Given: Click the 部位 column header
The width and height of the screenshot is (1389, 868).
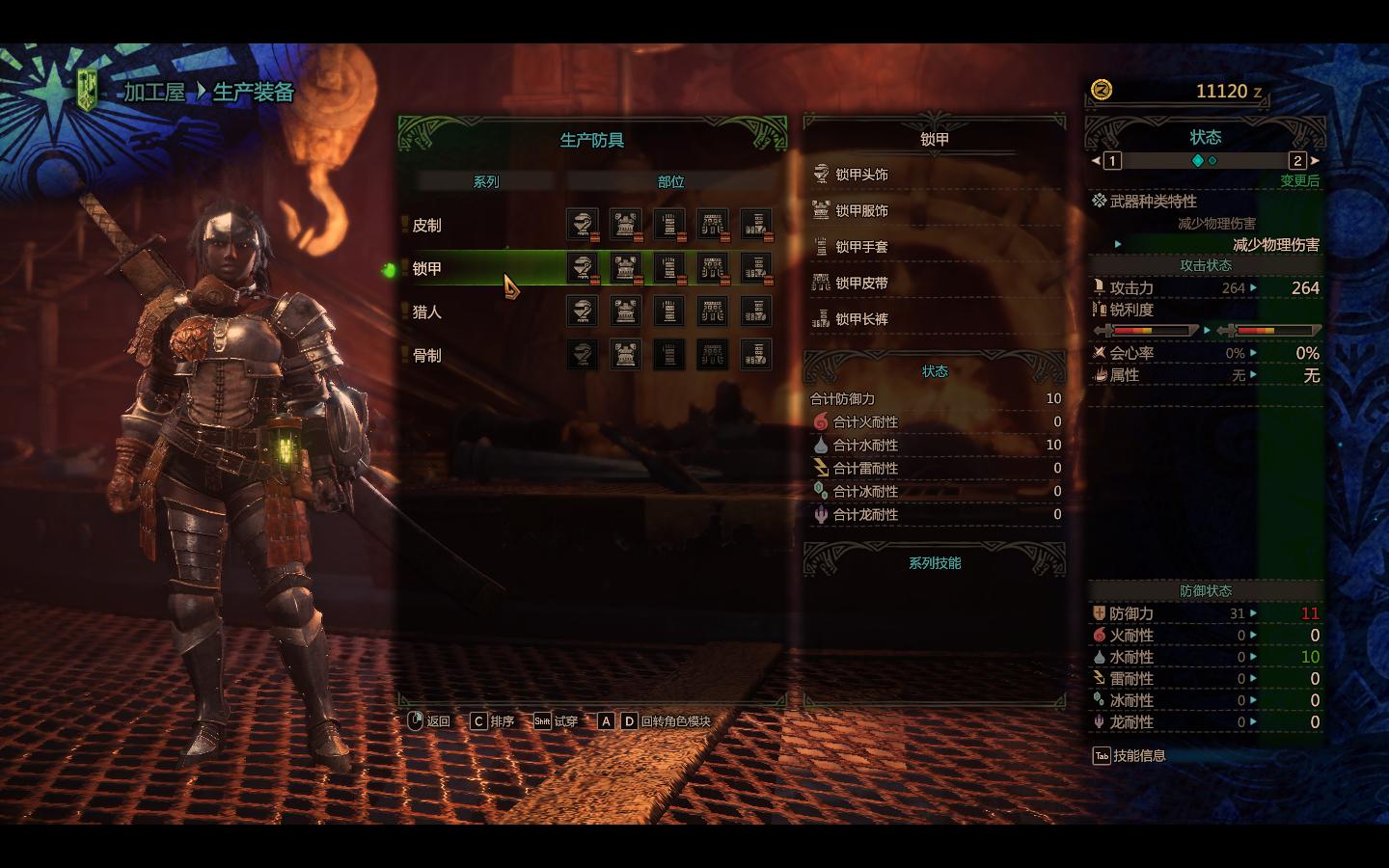Looking at the screenshot, I should point(670,181).
